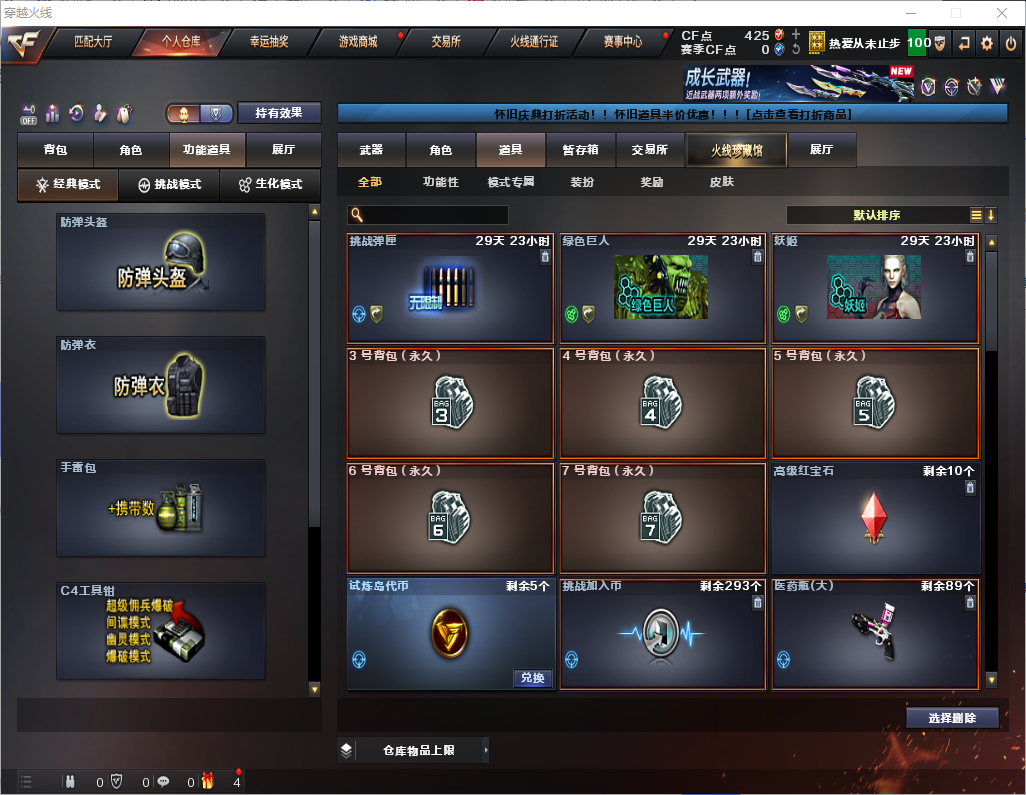
Task: Go to the 游戏商城 game shop
Action: pos(357,42)
